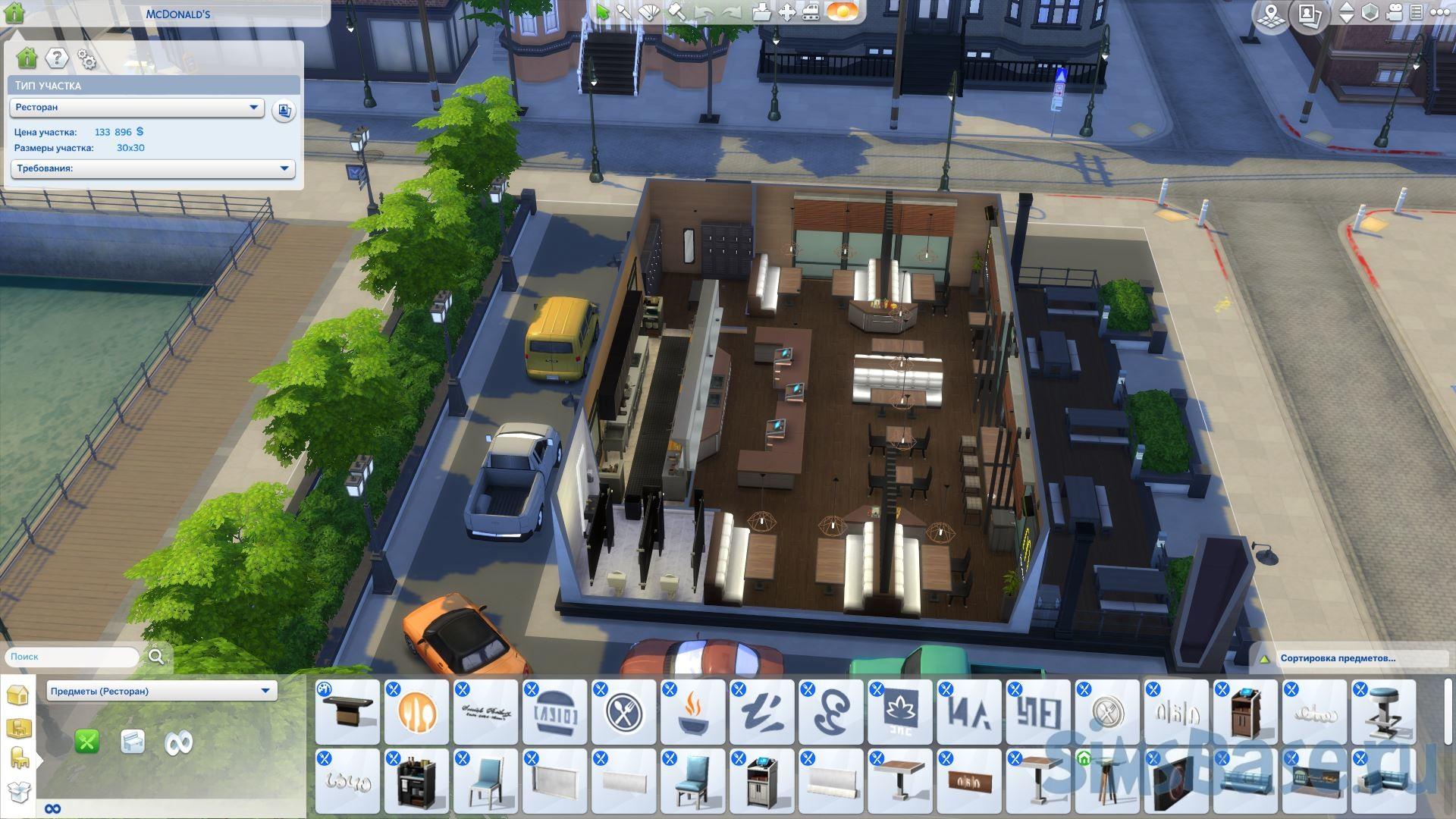The height and width of the screenshot is (819, 1456).
Task: Click the magnifying glass search button
Action: coord(156,657)
